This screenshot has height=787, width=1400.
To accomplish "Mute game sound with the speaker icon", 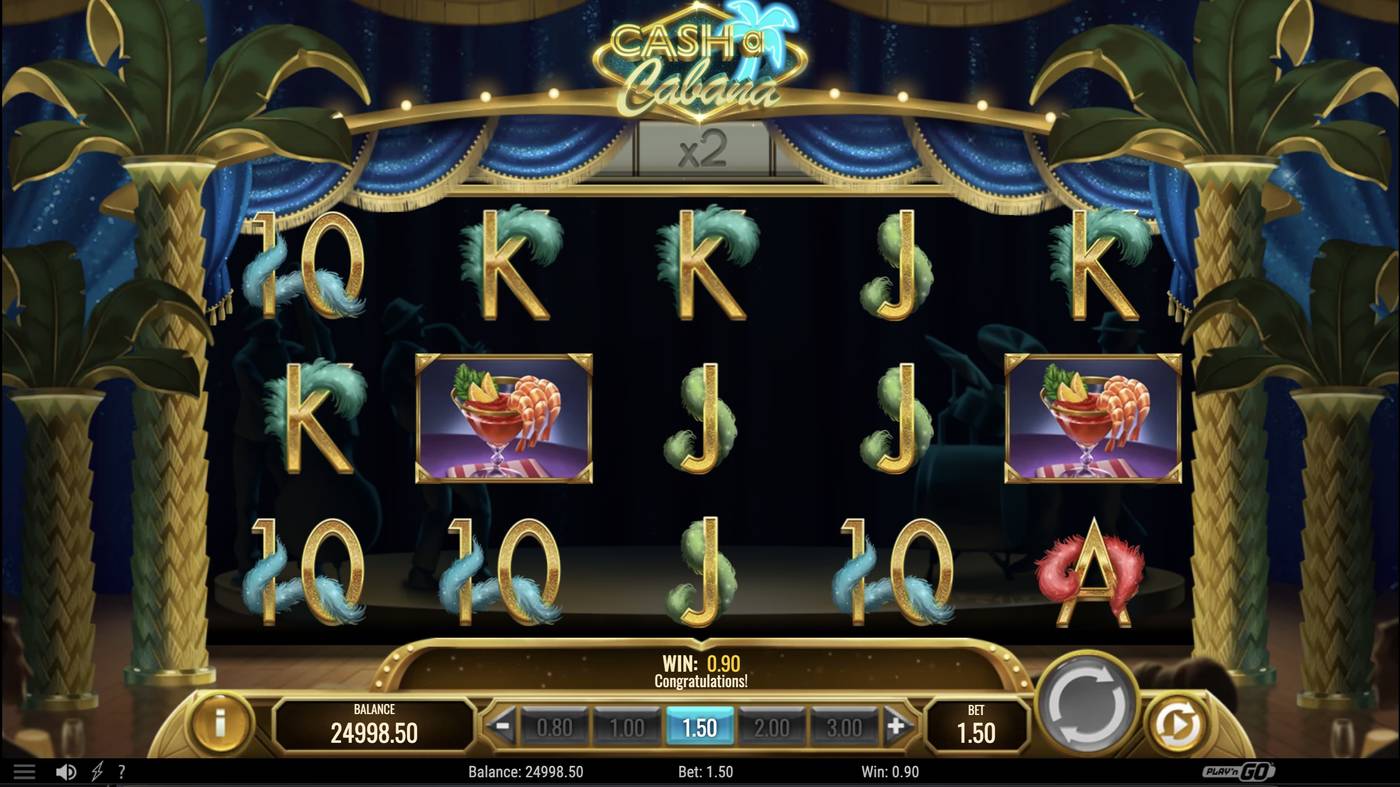I will 64,770.
